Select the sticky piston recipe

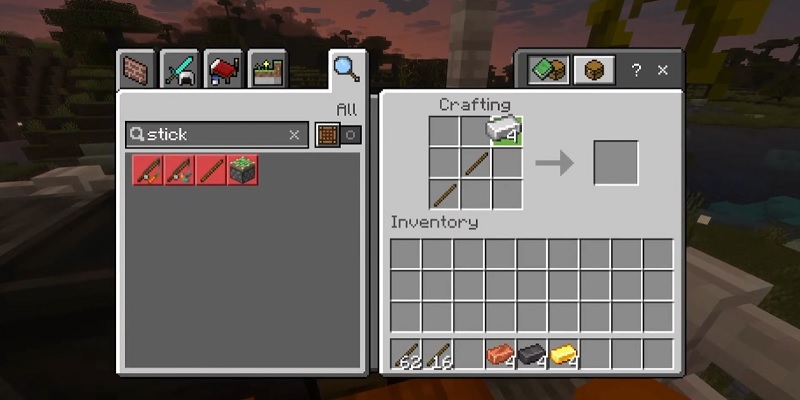[x=242, y=170]
